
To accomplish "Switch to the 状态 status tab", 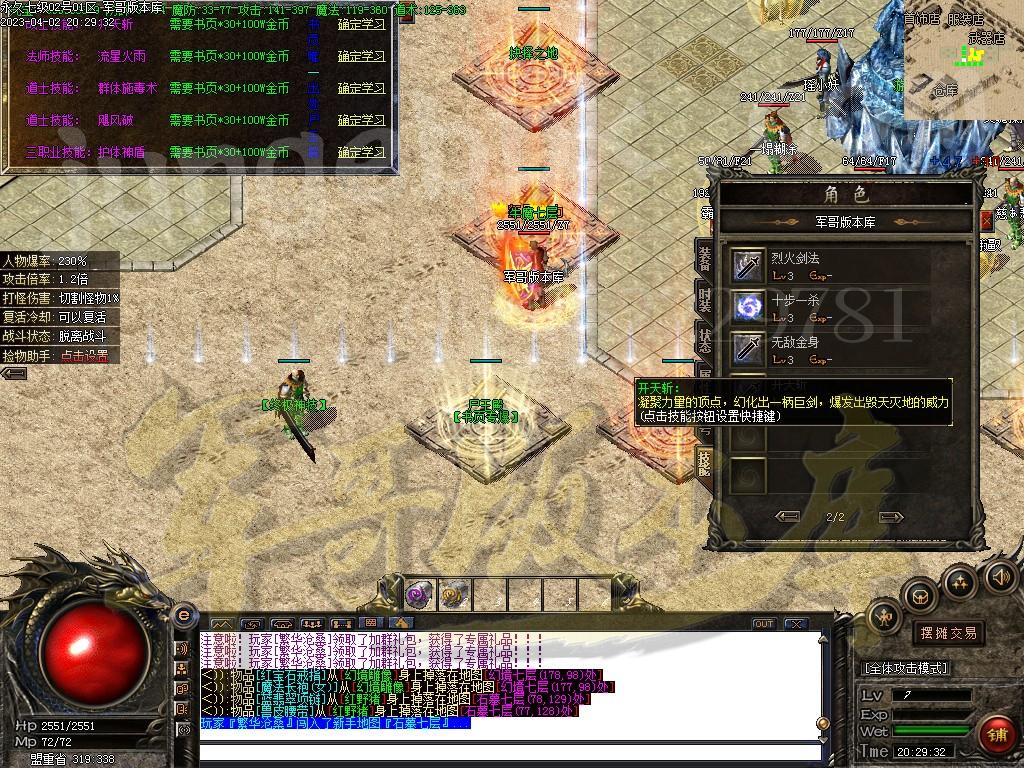I will click(704, 337).
